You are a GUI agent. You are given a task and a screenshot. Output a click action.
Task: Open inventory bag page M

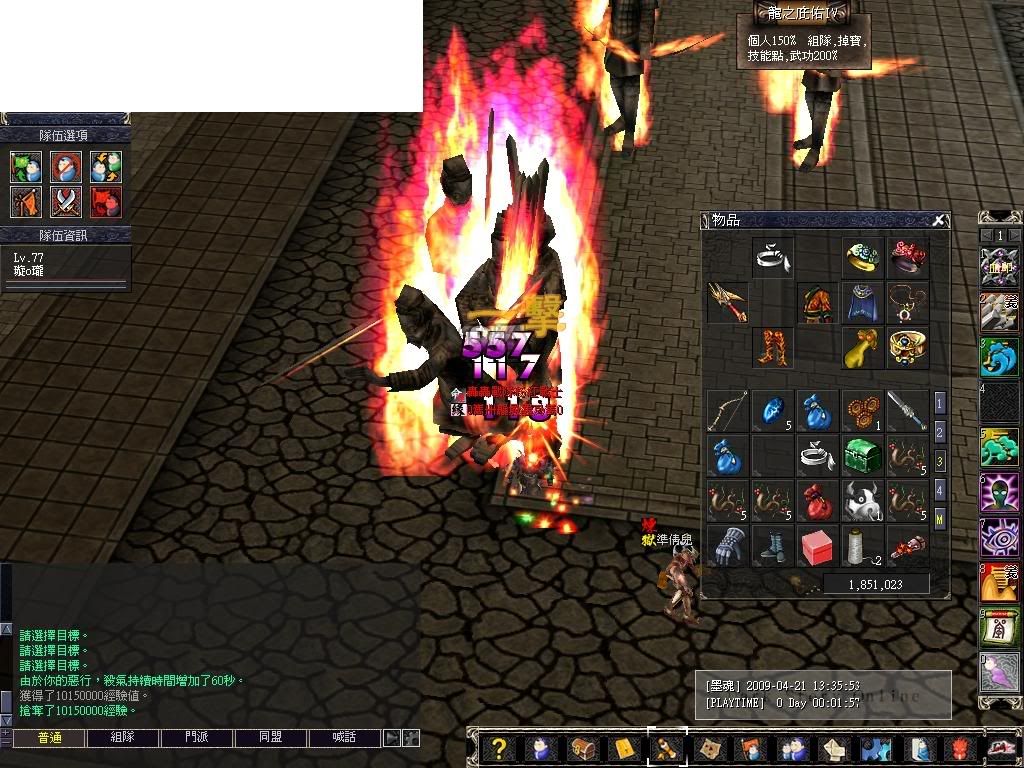pyautogui.click(x=940, y=519)
